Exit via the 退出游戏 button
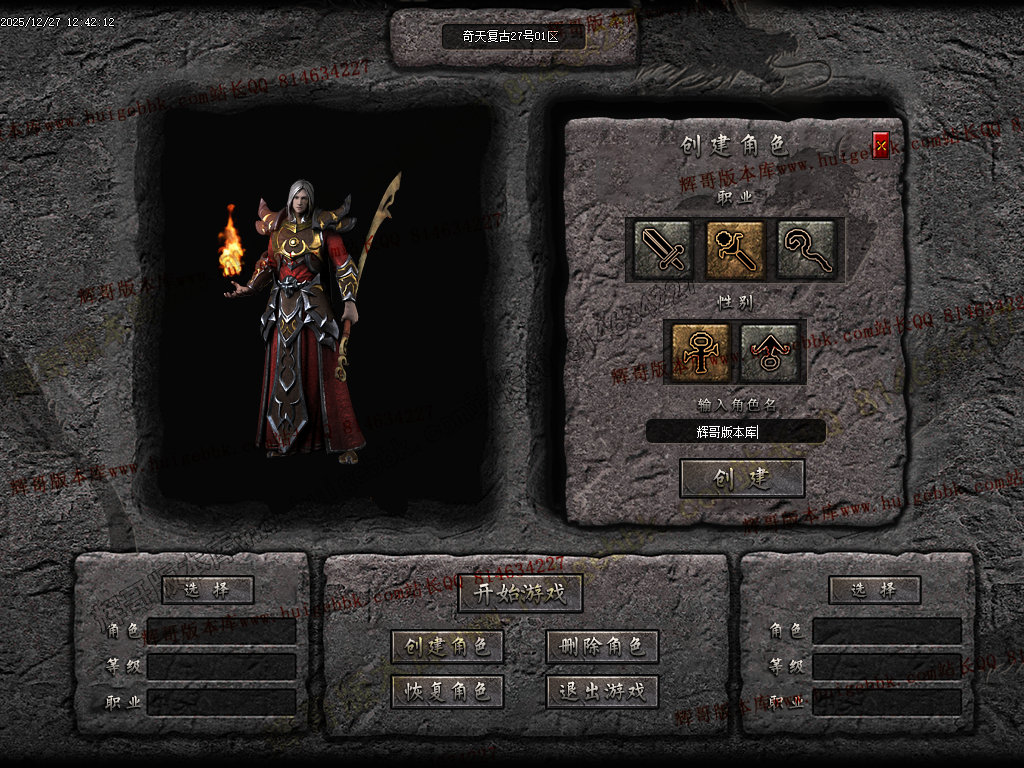This screenshot has height=768, width=1024. [x=602, y=691]
